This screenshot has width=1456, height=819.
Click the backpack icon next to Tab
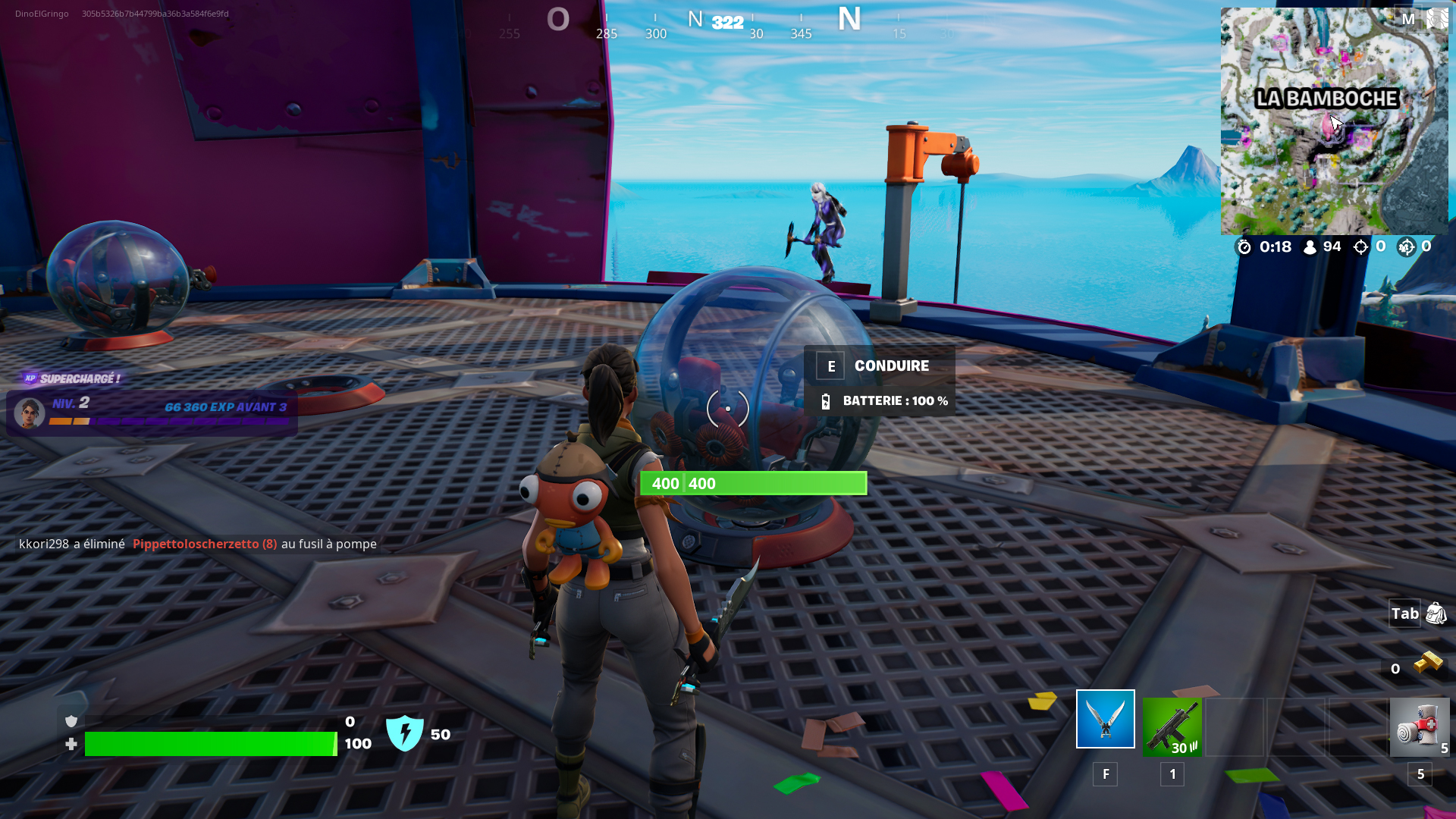click(1436, 614)
